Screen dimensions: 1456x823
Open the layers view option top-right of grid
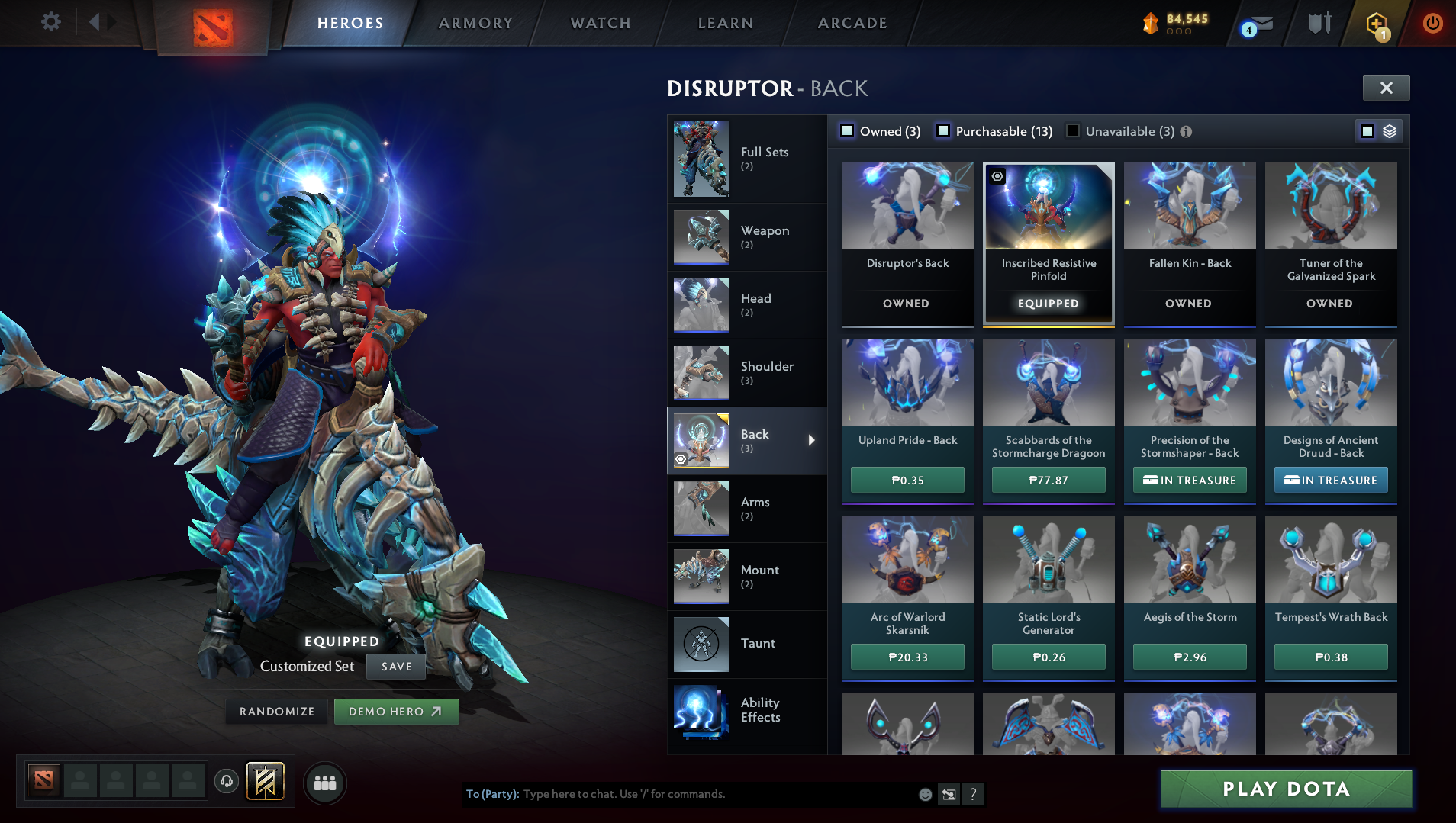click(x=1390, y=130)
